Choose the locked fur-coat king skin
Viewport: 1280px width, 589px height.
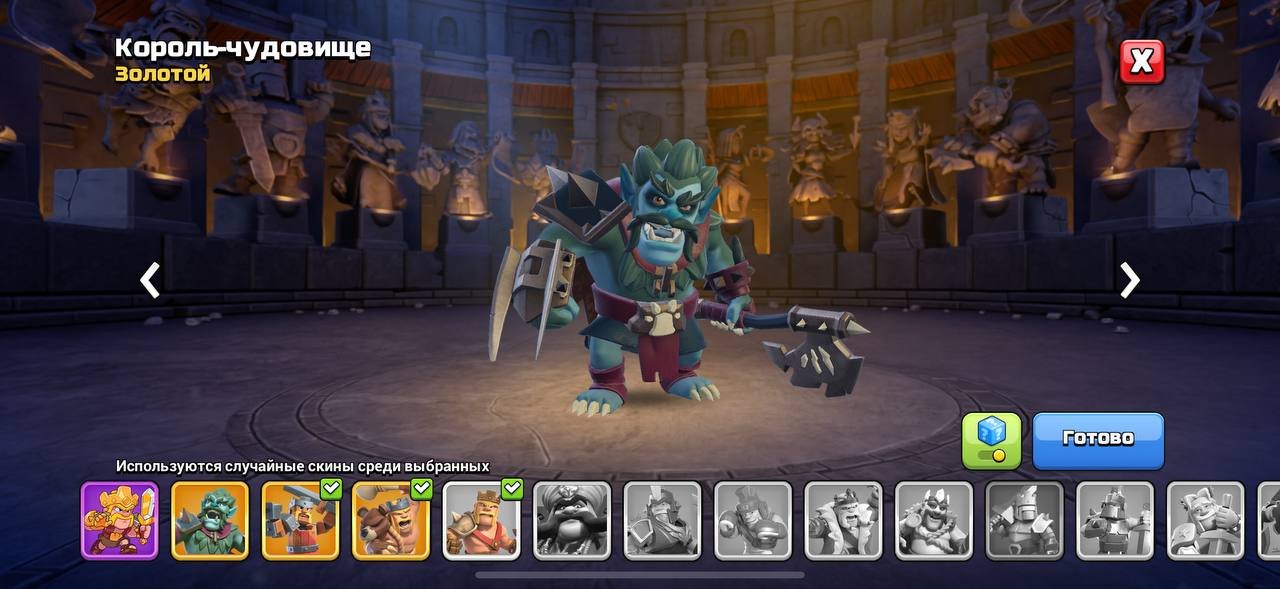pos(843,520)
